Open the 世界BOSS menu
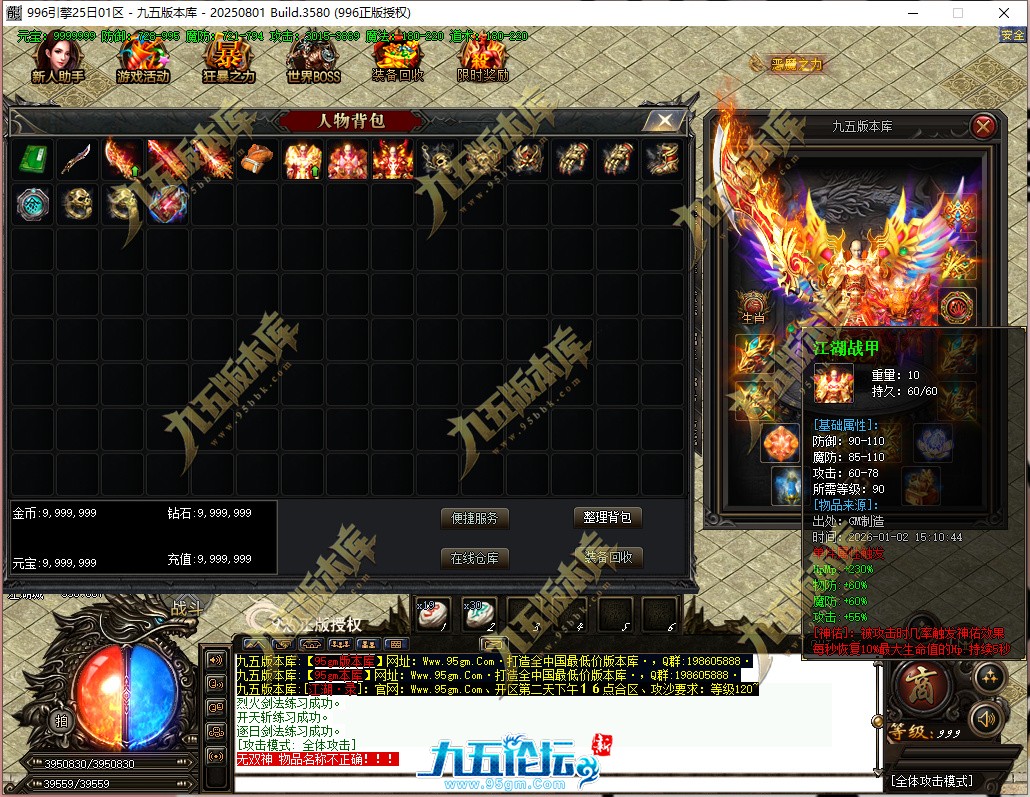Viewport: 1030px width, 797px height. click(313, 61)
